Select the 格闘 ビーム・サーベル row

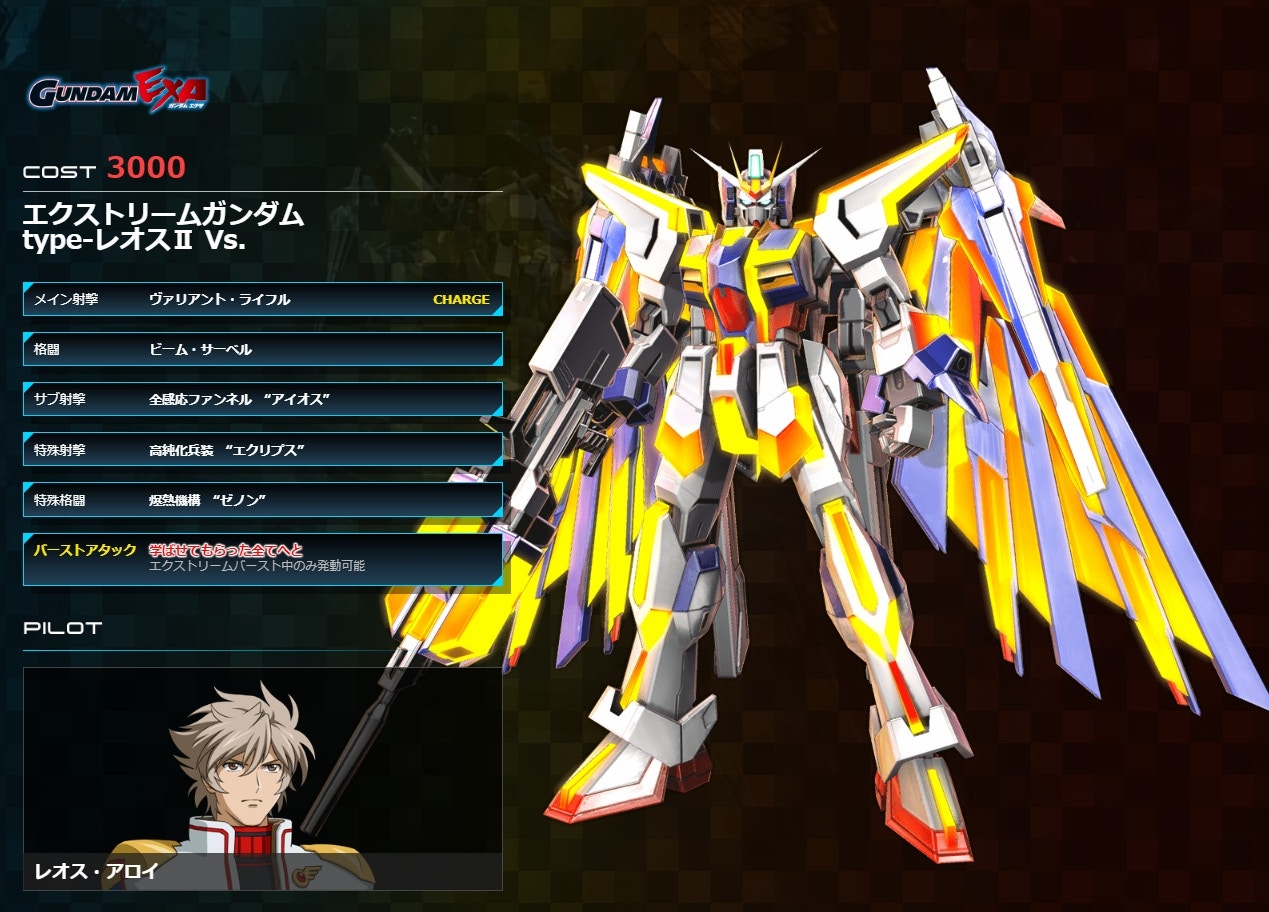tap(263, 349)
